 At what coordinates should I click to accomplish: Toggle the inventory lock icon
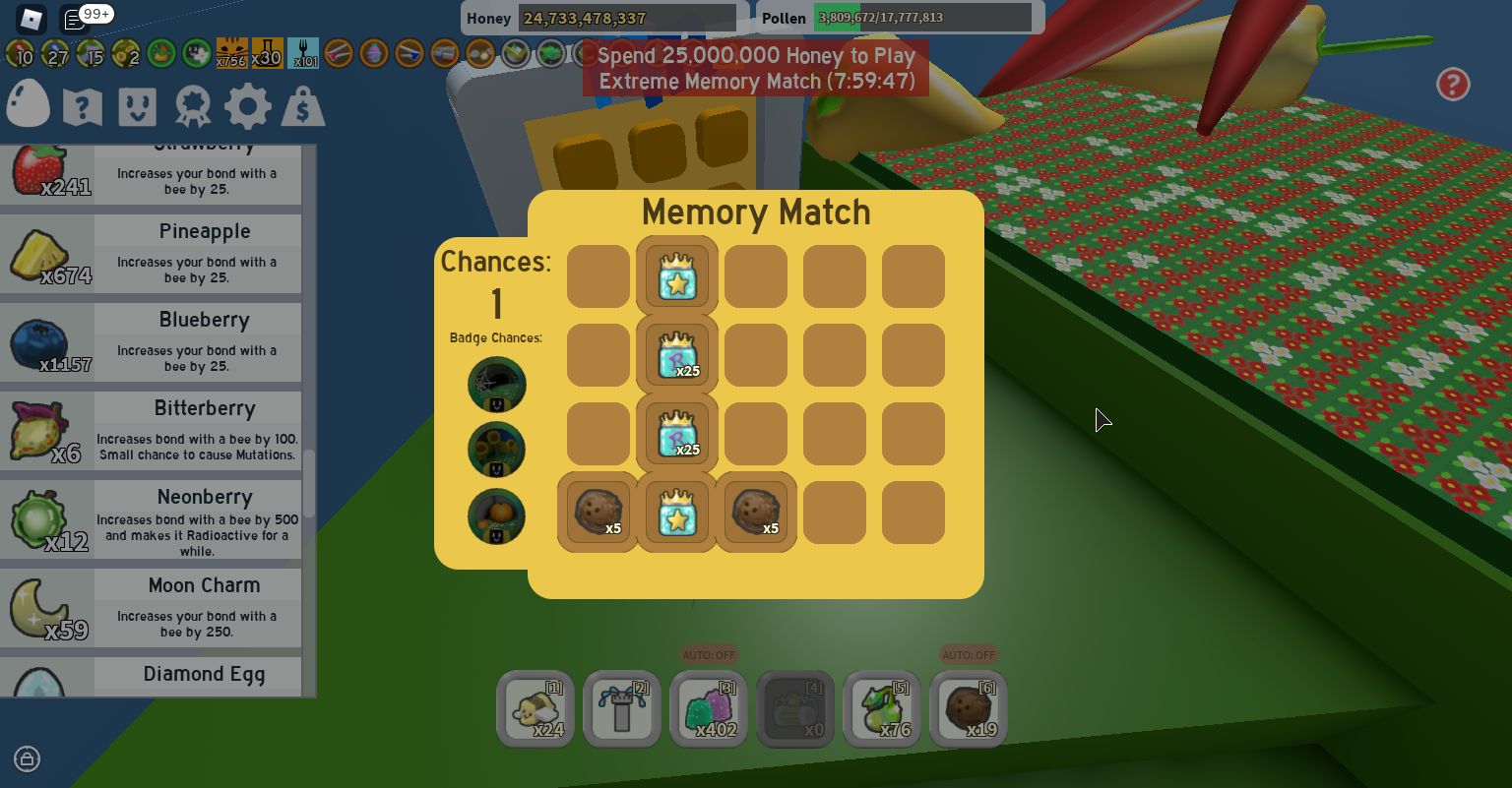(27, 759)
